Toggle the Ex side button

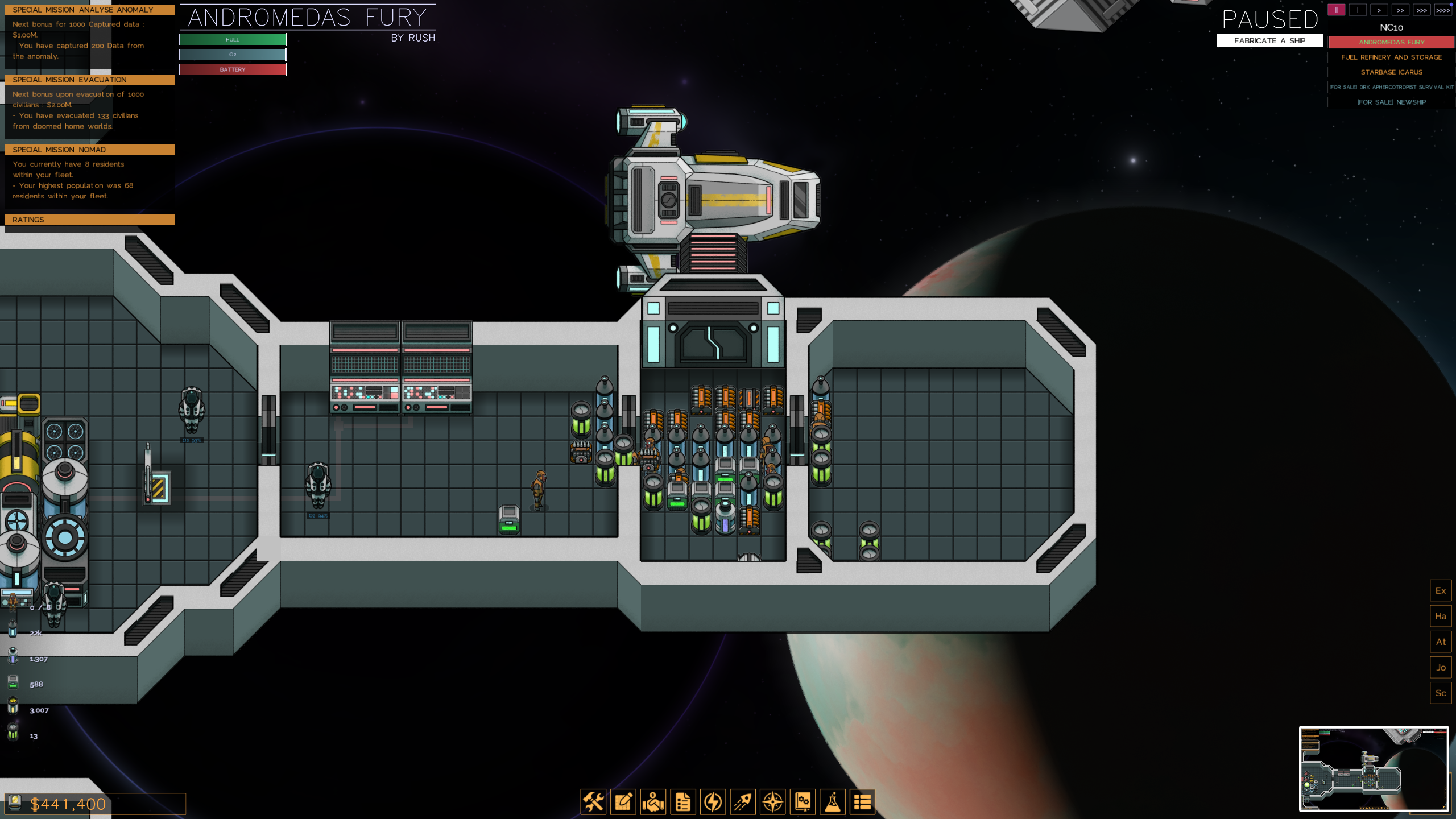(x=1441, y=590)
